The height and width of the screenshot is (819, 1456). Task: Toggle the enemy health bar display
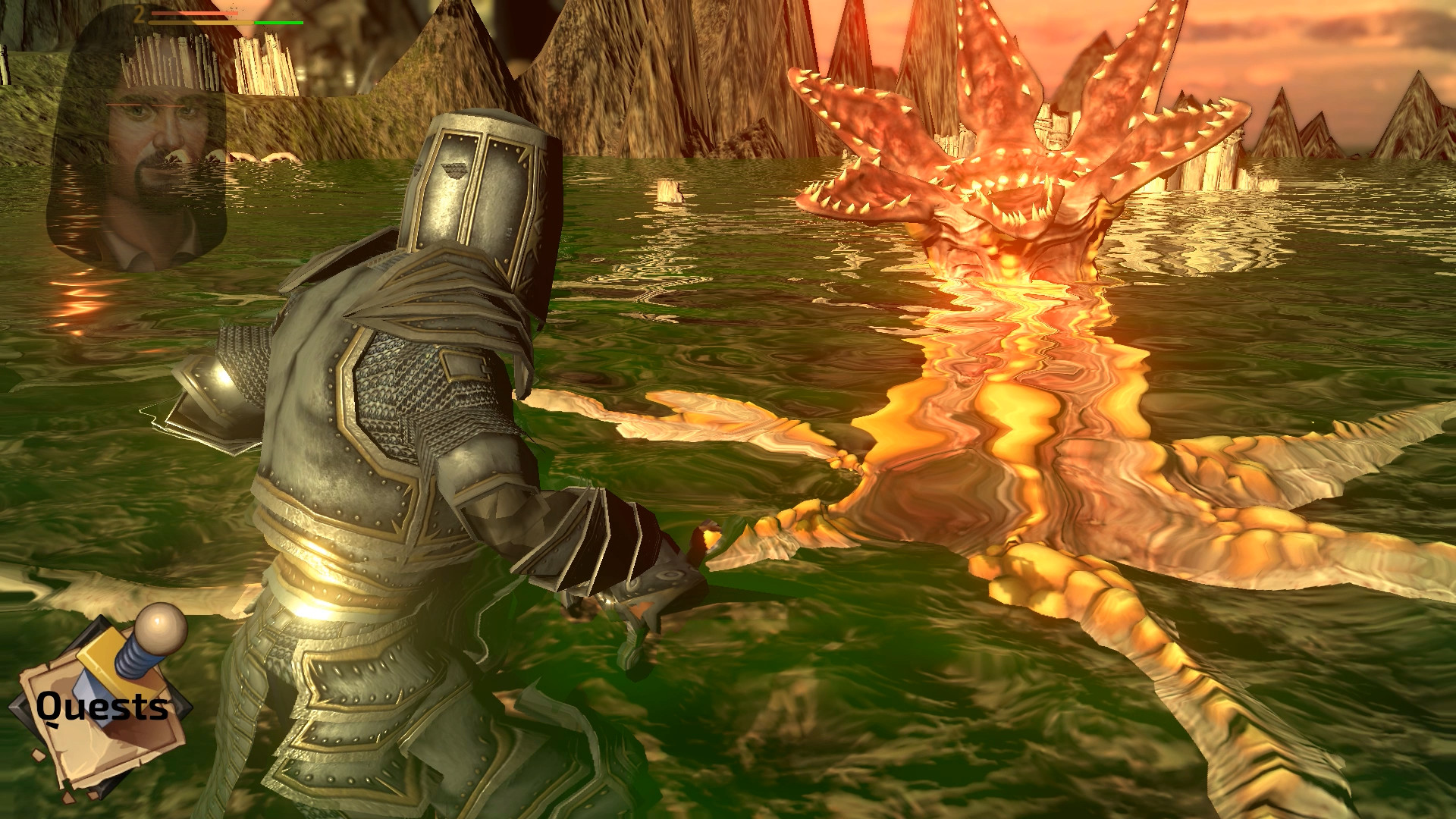(193, 12)
